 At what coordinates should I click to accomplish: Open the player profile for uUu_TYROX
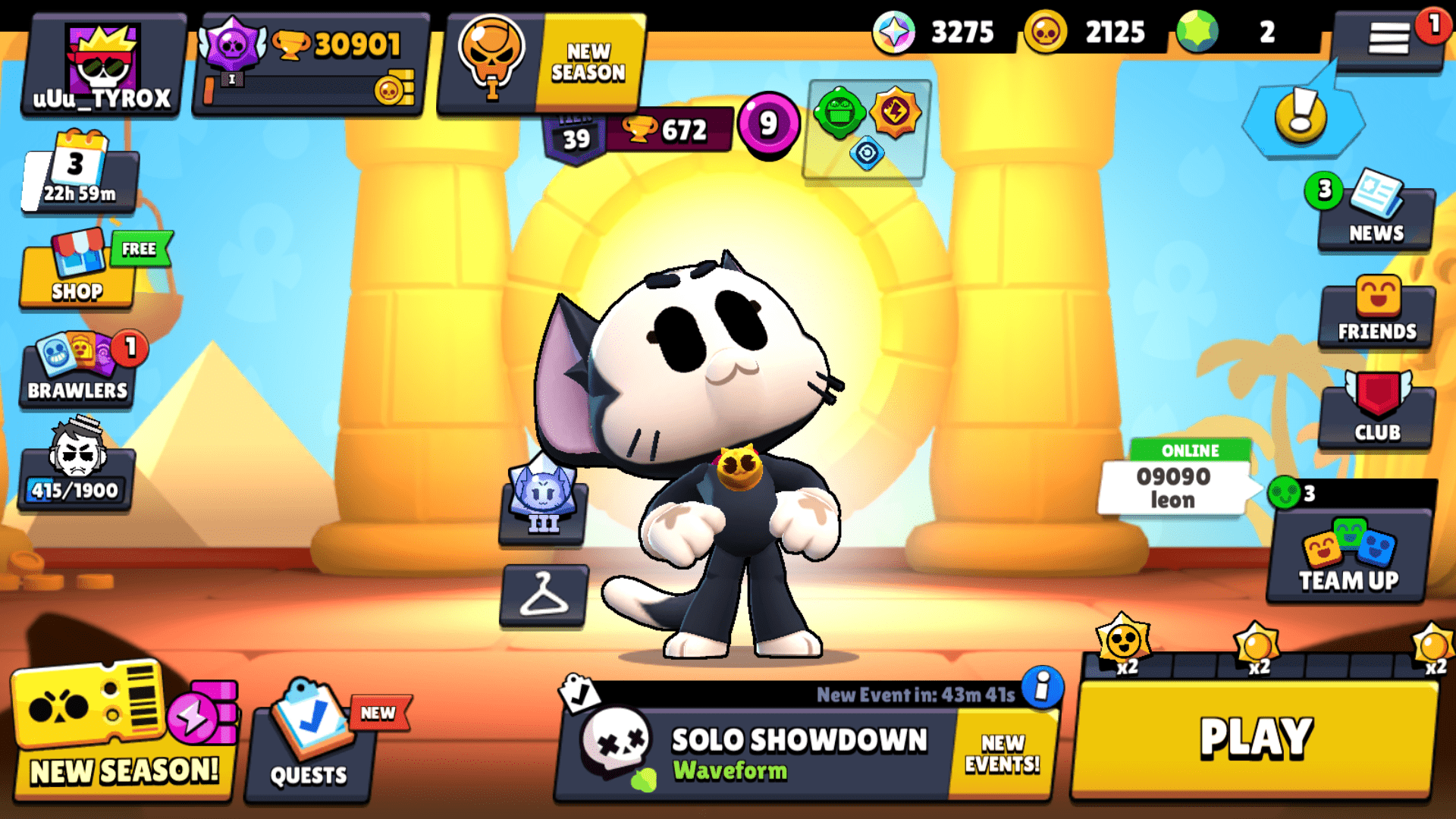click(x=101, y=64)
